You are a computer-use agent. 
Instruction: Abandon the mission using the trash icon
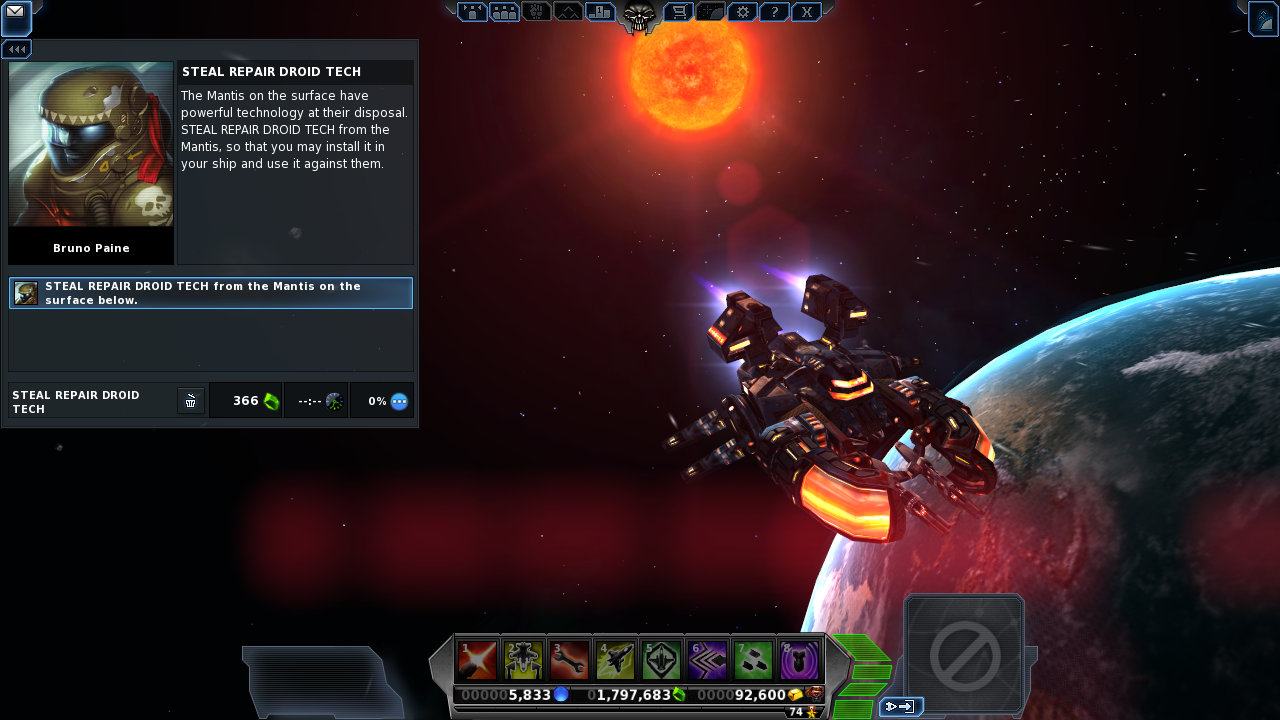point(190,400)
